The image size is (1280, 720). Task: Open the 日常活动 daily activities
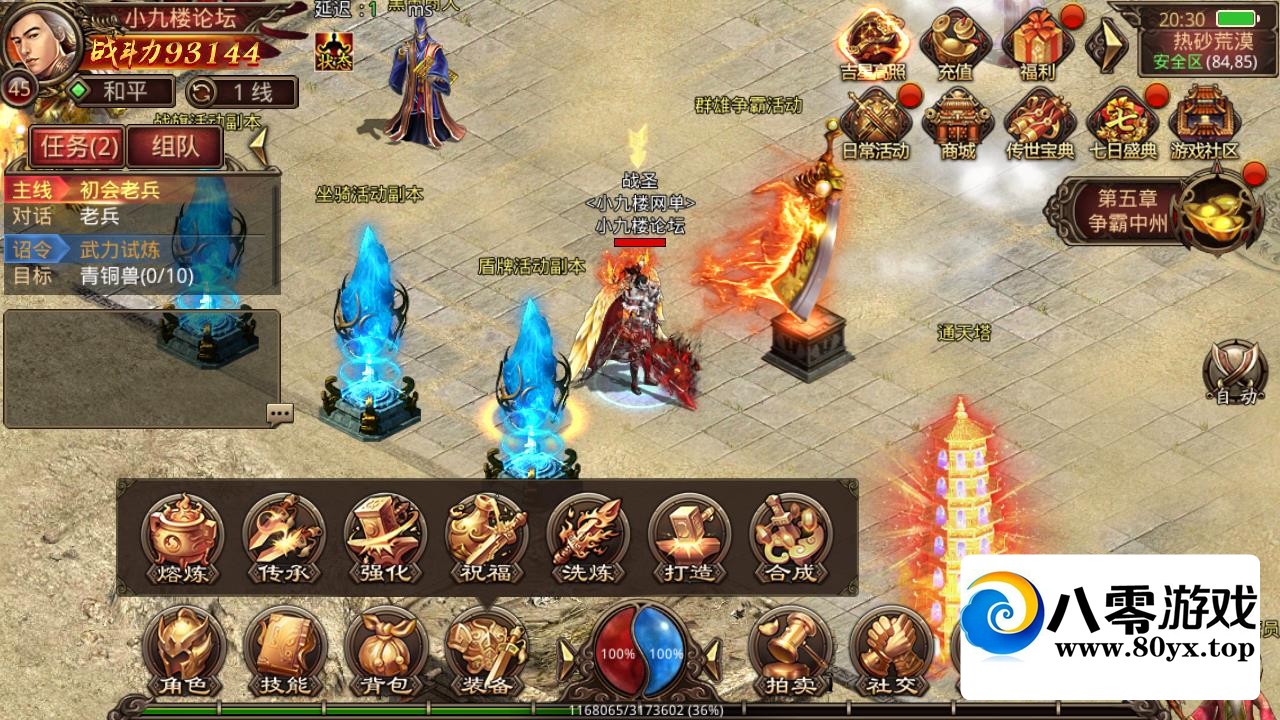coord(875,124)
